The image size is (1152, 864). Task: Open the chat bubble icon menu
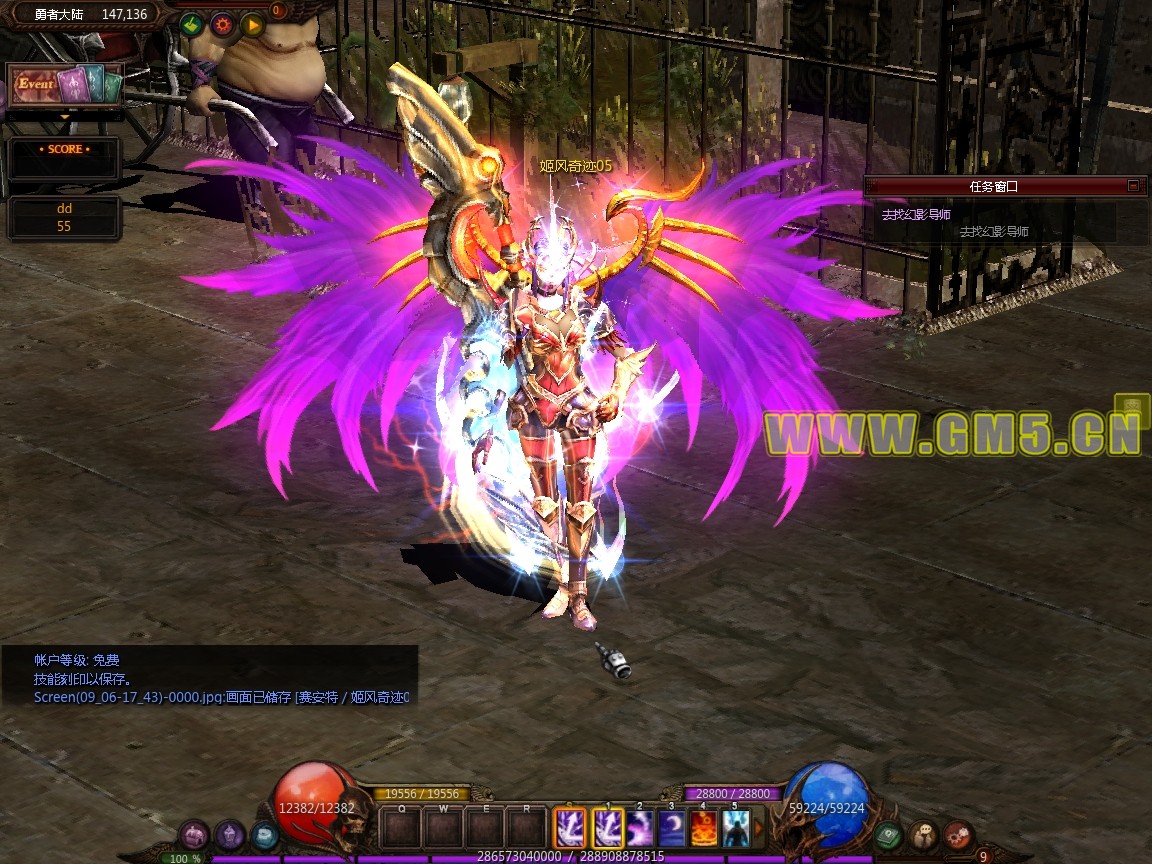point(923,835)
